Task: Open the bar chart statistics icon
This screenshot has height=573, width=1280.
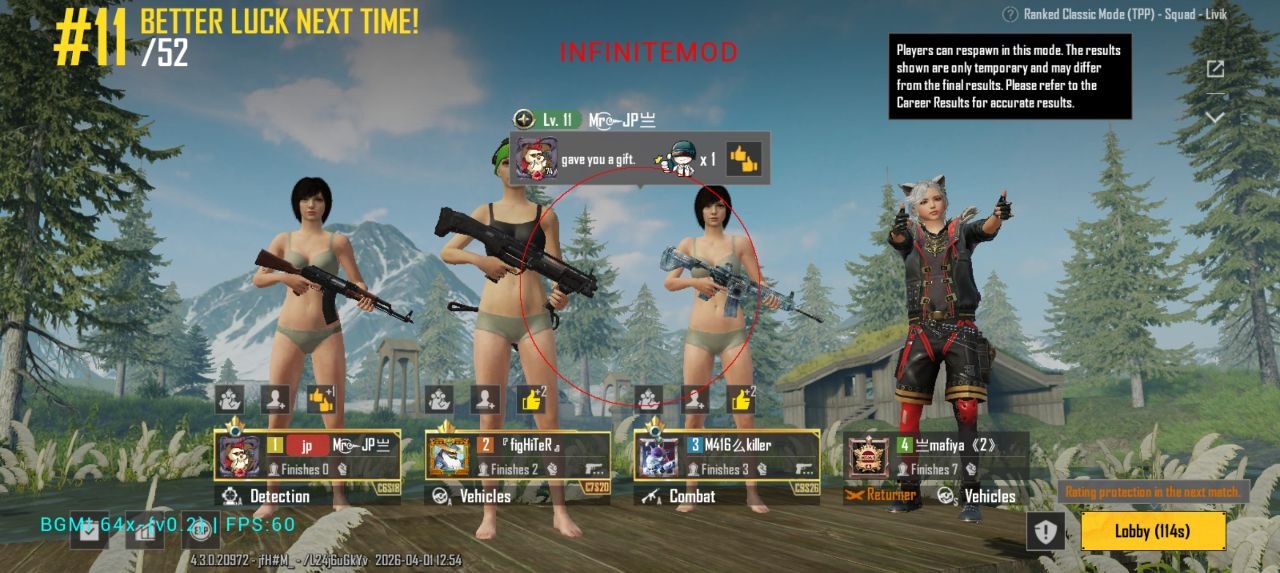Action: tap(143, 530)
